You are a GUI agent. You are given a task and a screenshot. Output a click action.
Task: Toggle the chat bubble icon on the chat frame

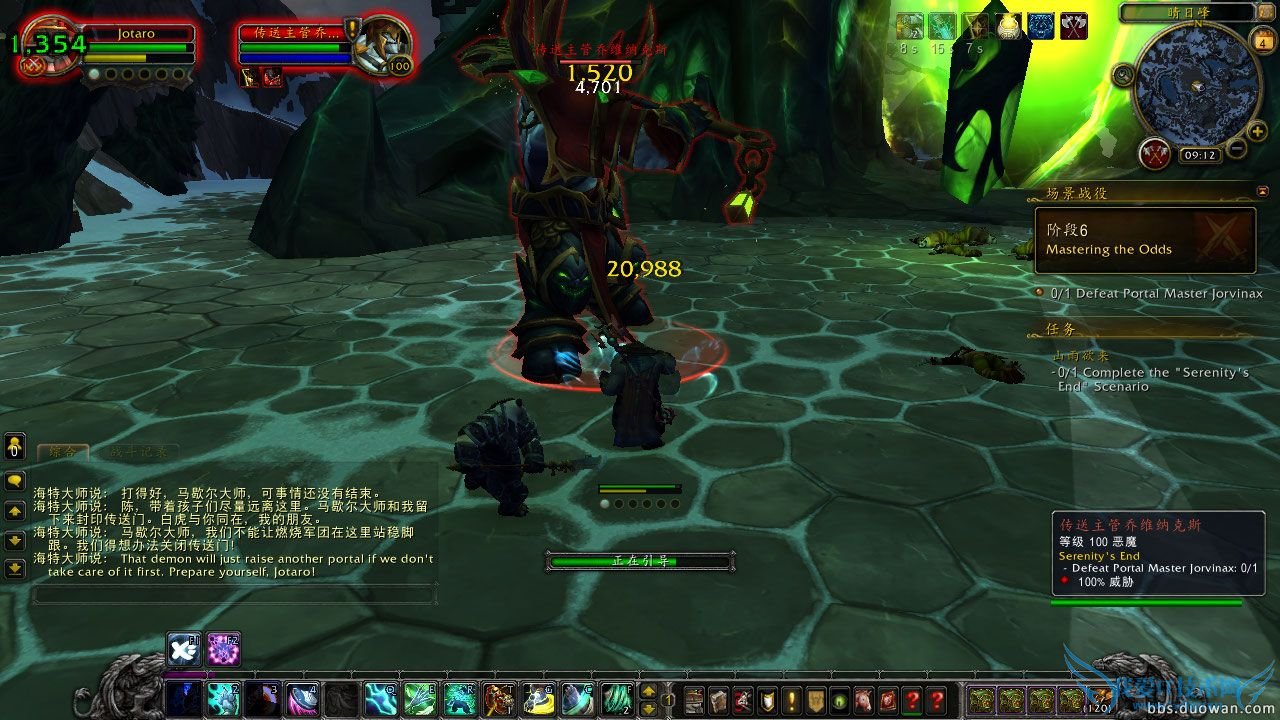(14, 480)
